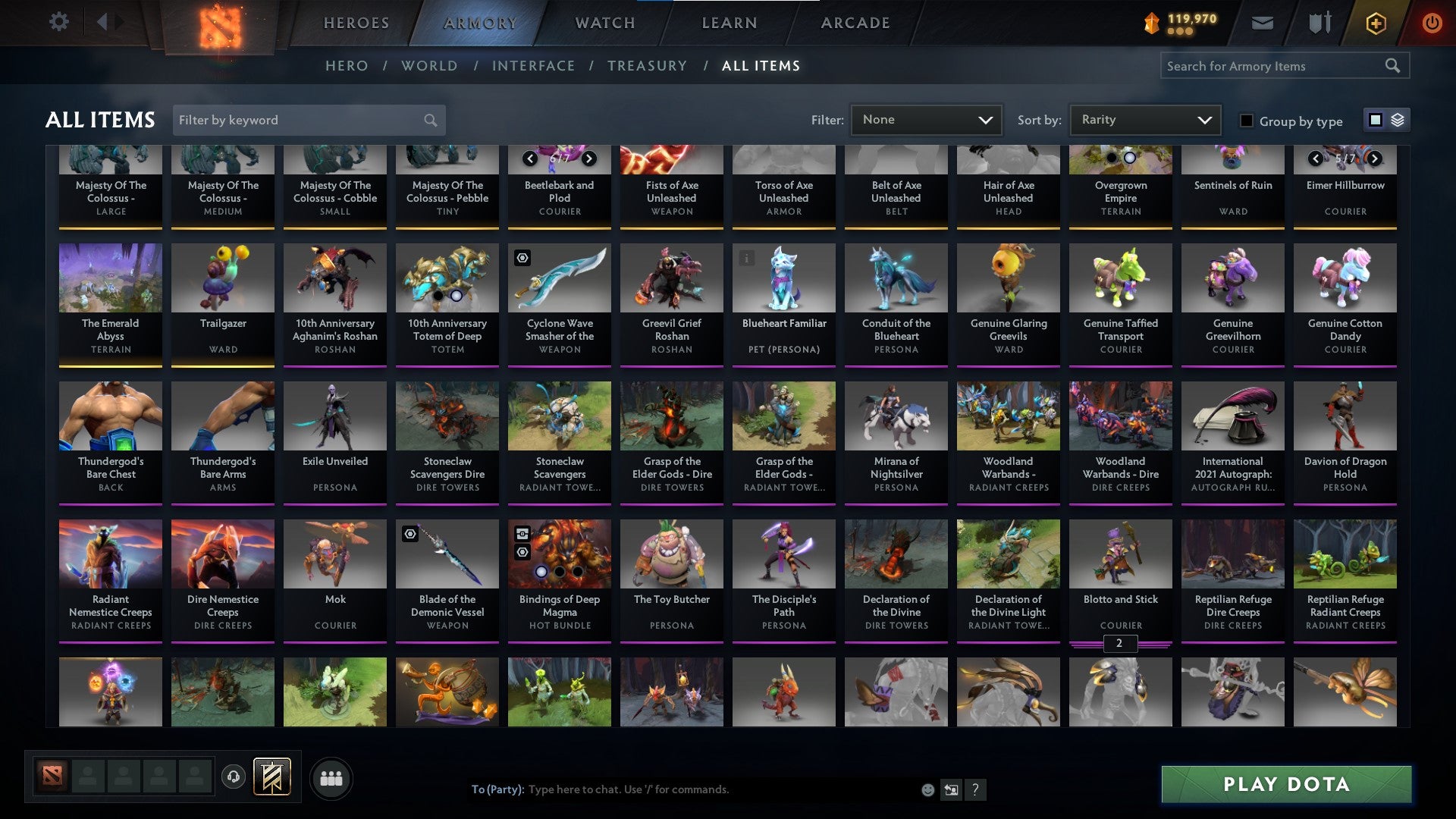Screen dimensions: 1456x819
Task: Switch to grid view toggle
Action: pos(1374,120)
